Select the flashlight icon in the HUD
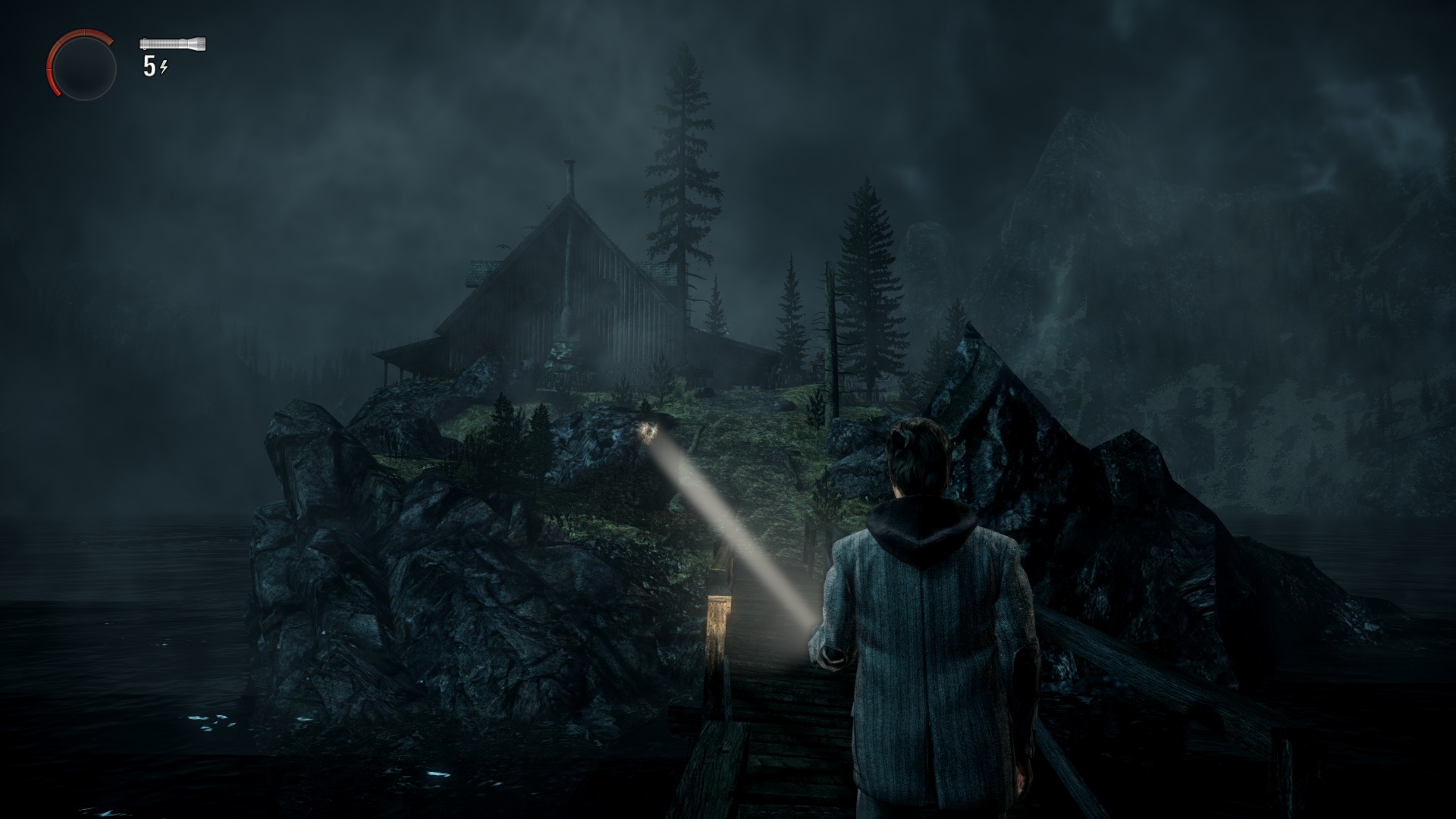Viewport: 1456px width, 819px height. (x=173, y=44)
